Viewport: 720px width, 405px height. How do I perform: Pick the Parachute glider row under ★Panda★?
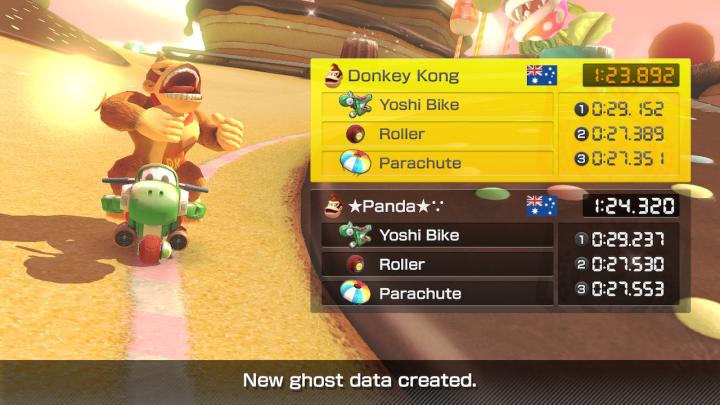pos(438,293)
